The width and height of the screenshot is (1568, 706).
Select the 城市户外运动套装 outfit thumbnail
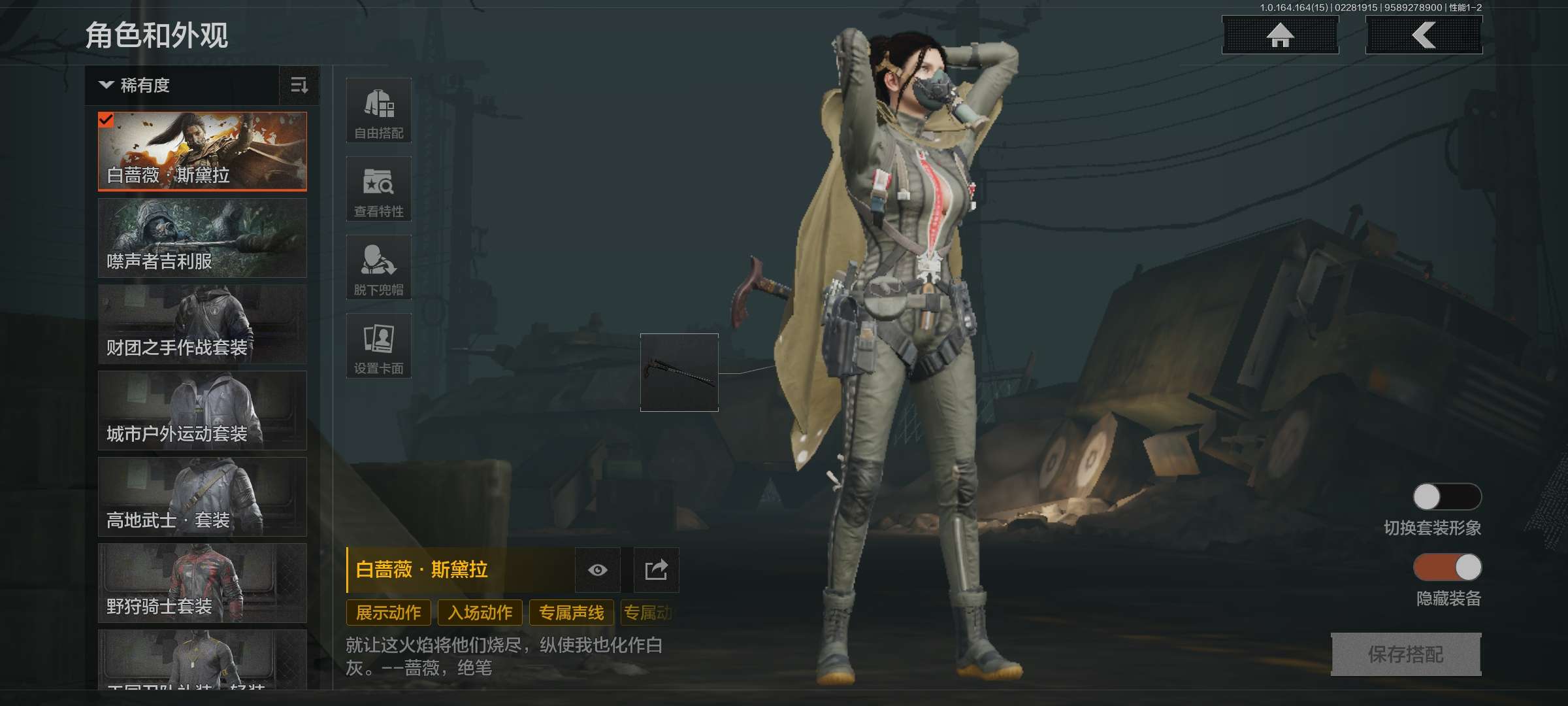coord(202,411)
